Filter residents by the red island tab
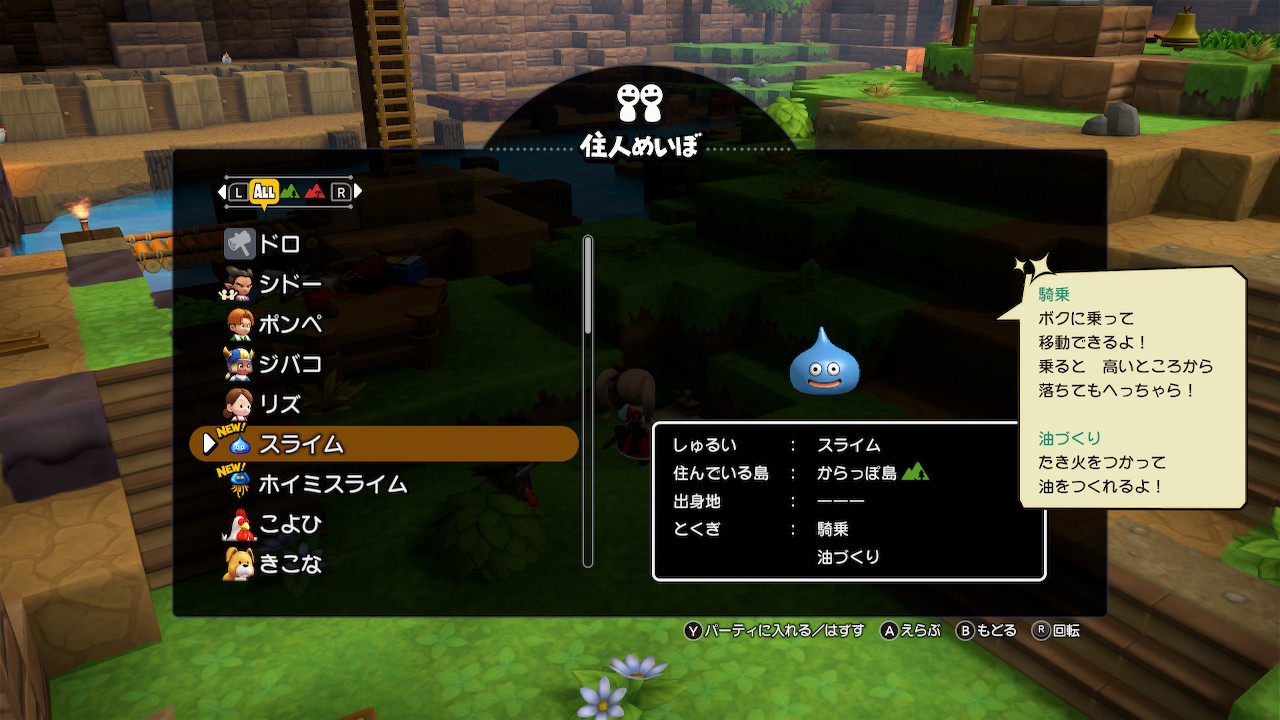Image resolution: width=1280 pixels, height=720 pixels. (315, 191)
